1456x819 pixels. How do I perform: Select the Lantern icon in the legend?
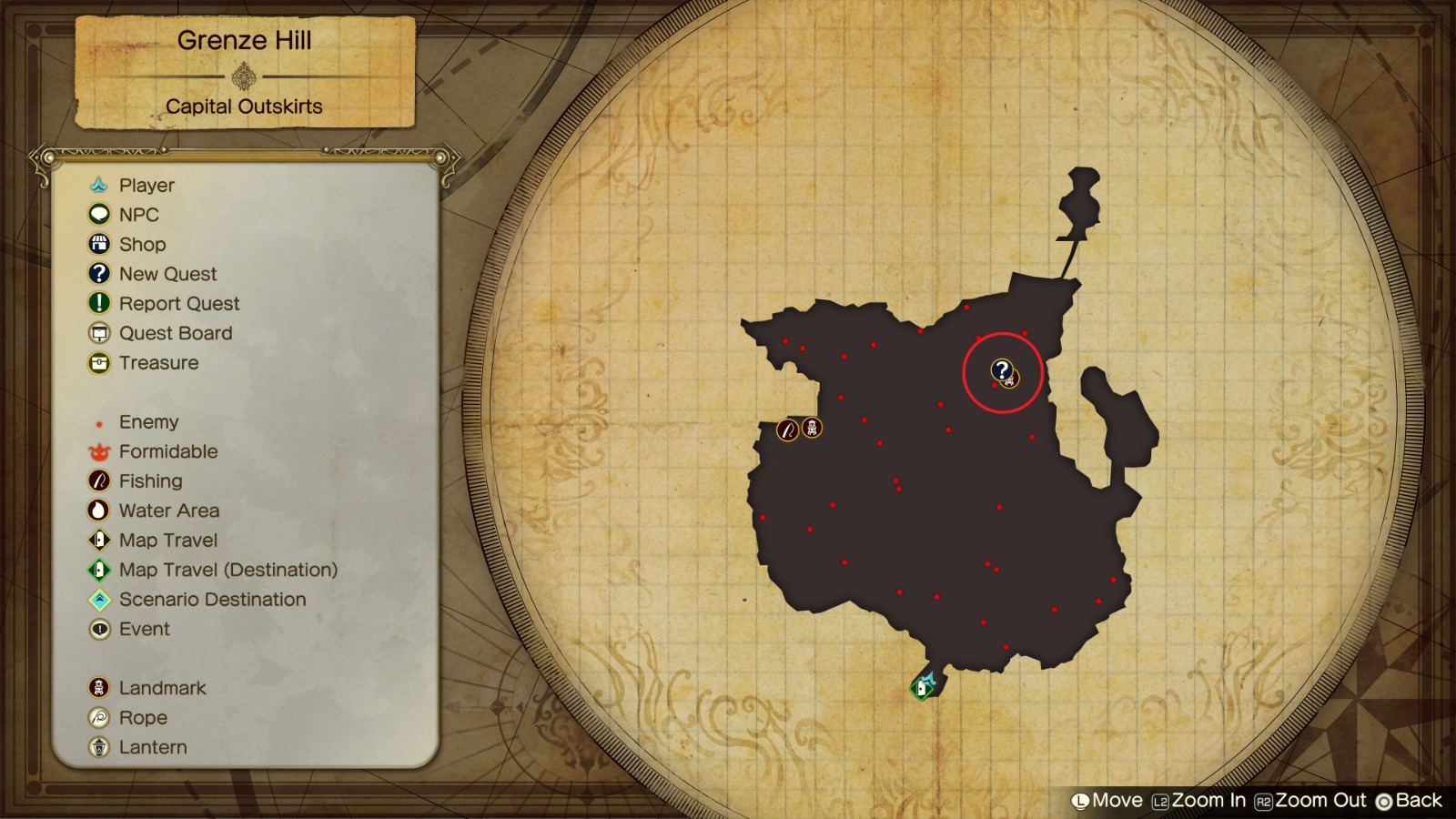pyautogui.click(x=101, y=746)
